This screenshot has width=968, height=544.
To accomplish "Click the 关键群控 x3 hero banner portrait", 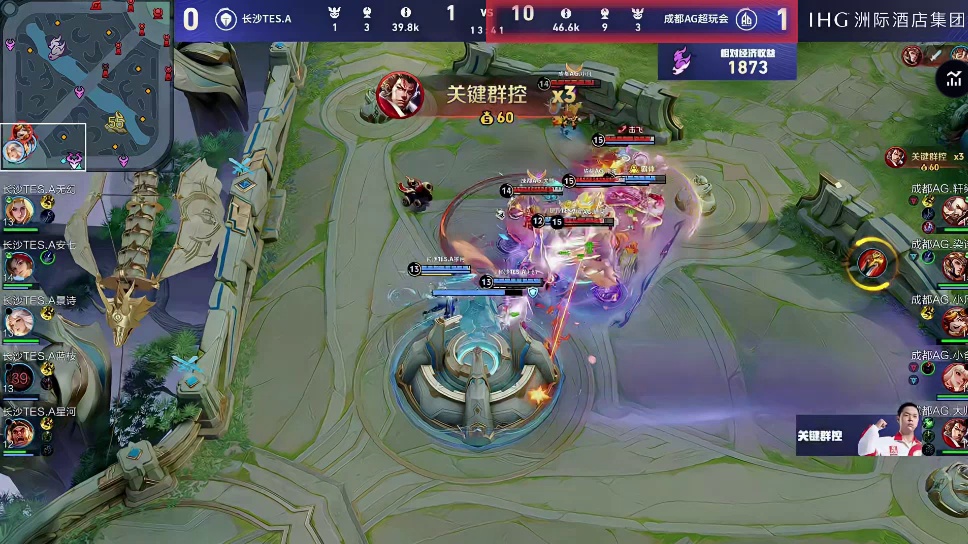I will click(400, 97).
